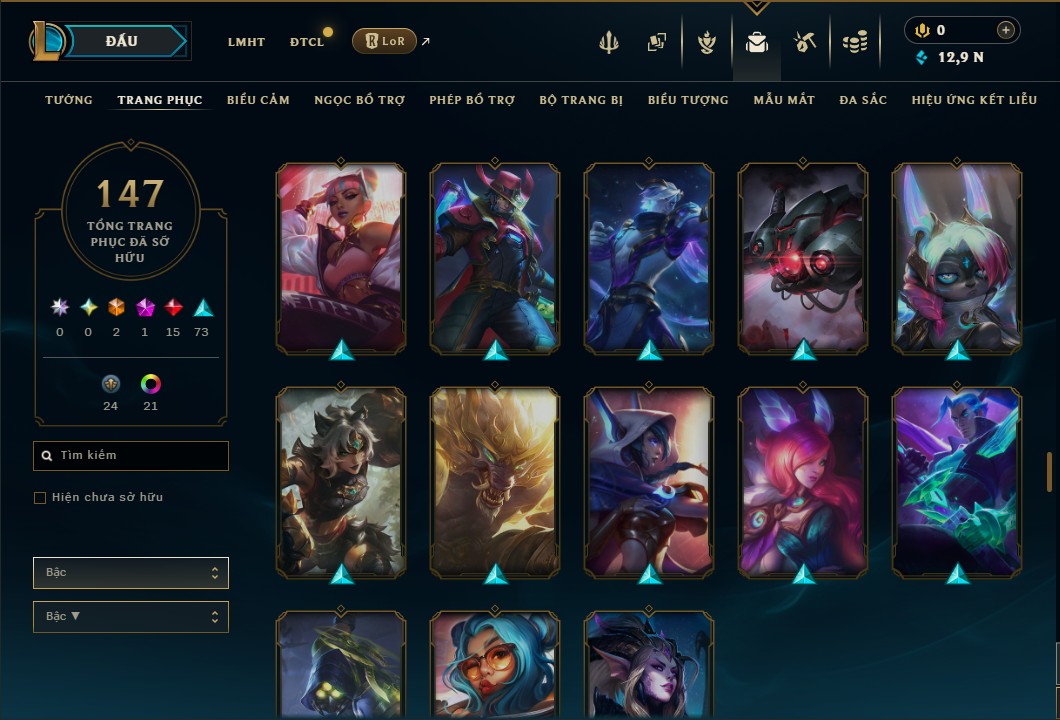The height and width of the screenshot is (720, 1060).
Task: Click the ĐẤU play button
Action: [121, 41]
